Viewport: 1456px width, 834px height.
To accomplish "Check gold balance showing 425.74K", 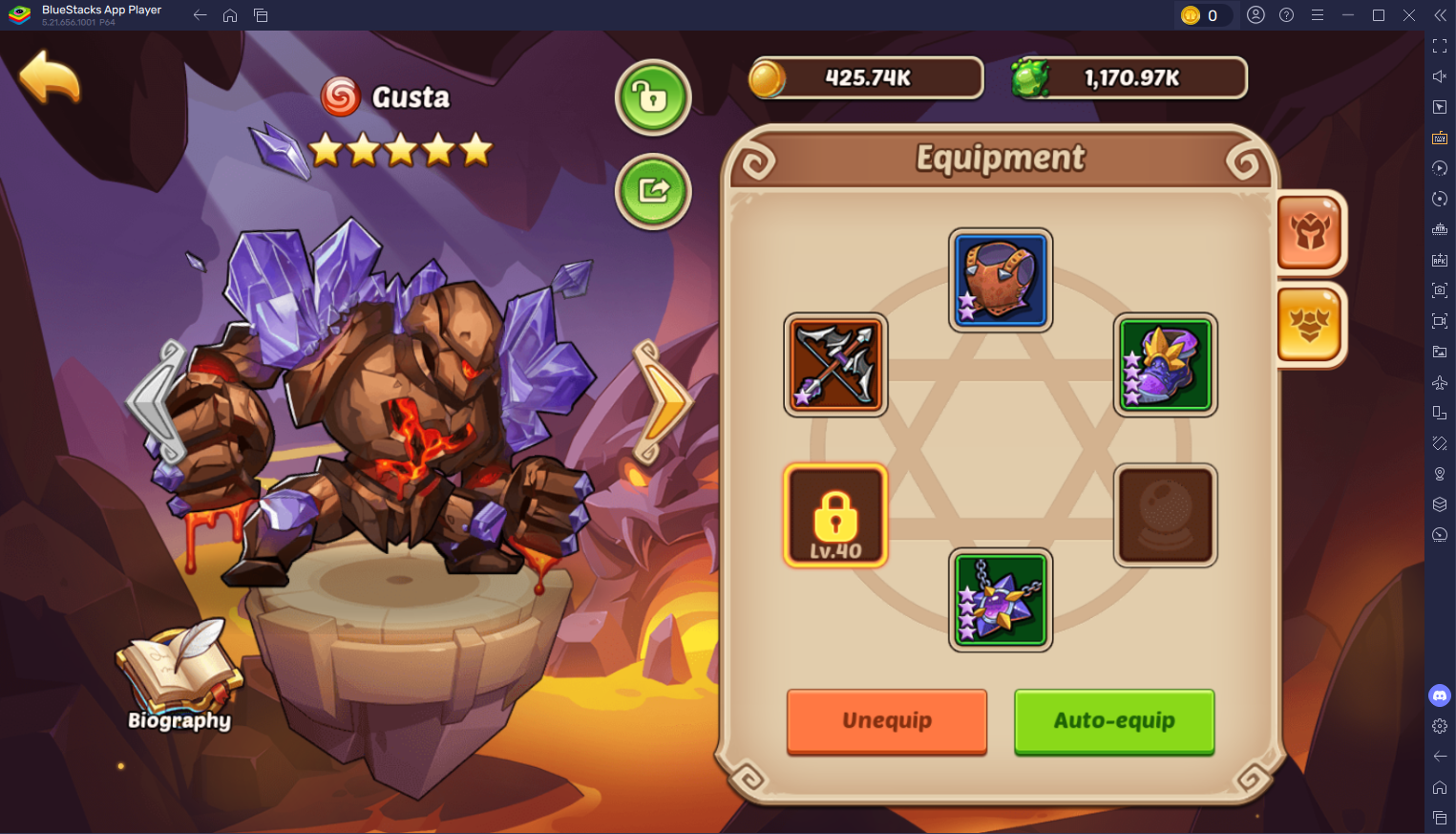I will [x=864, y=77].
